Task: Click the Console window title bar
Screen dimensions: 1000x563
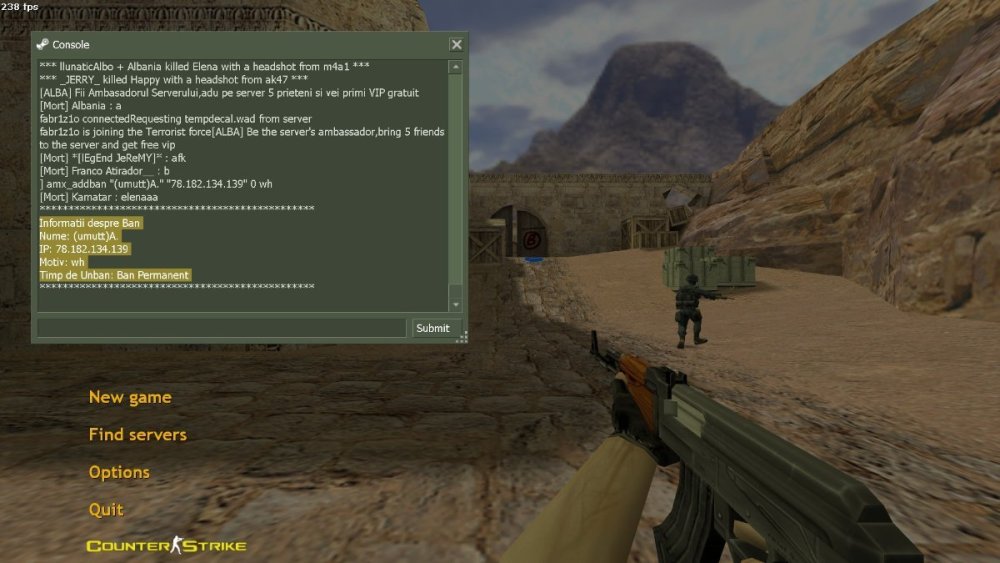Action: tap(240, 44)
